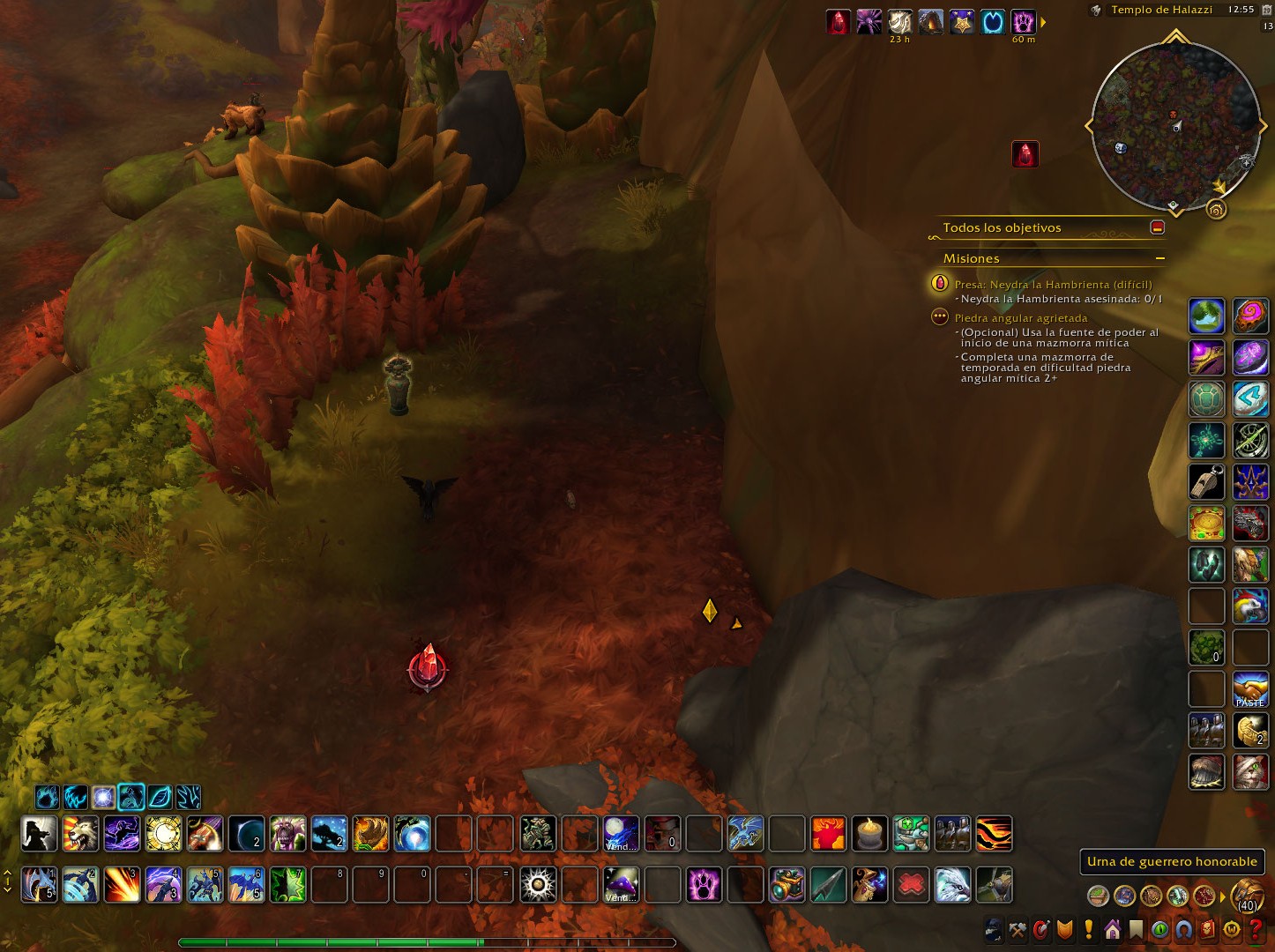1275x952 pixels.
Task: Select the Presa: Neydra la Hambrienta quest
Action: point(1053,285)
